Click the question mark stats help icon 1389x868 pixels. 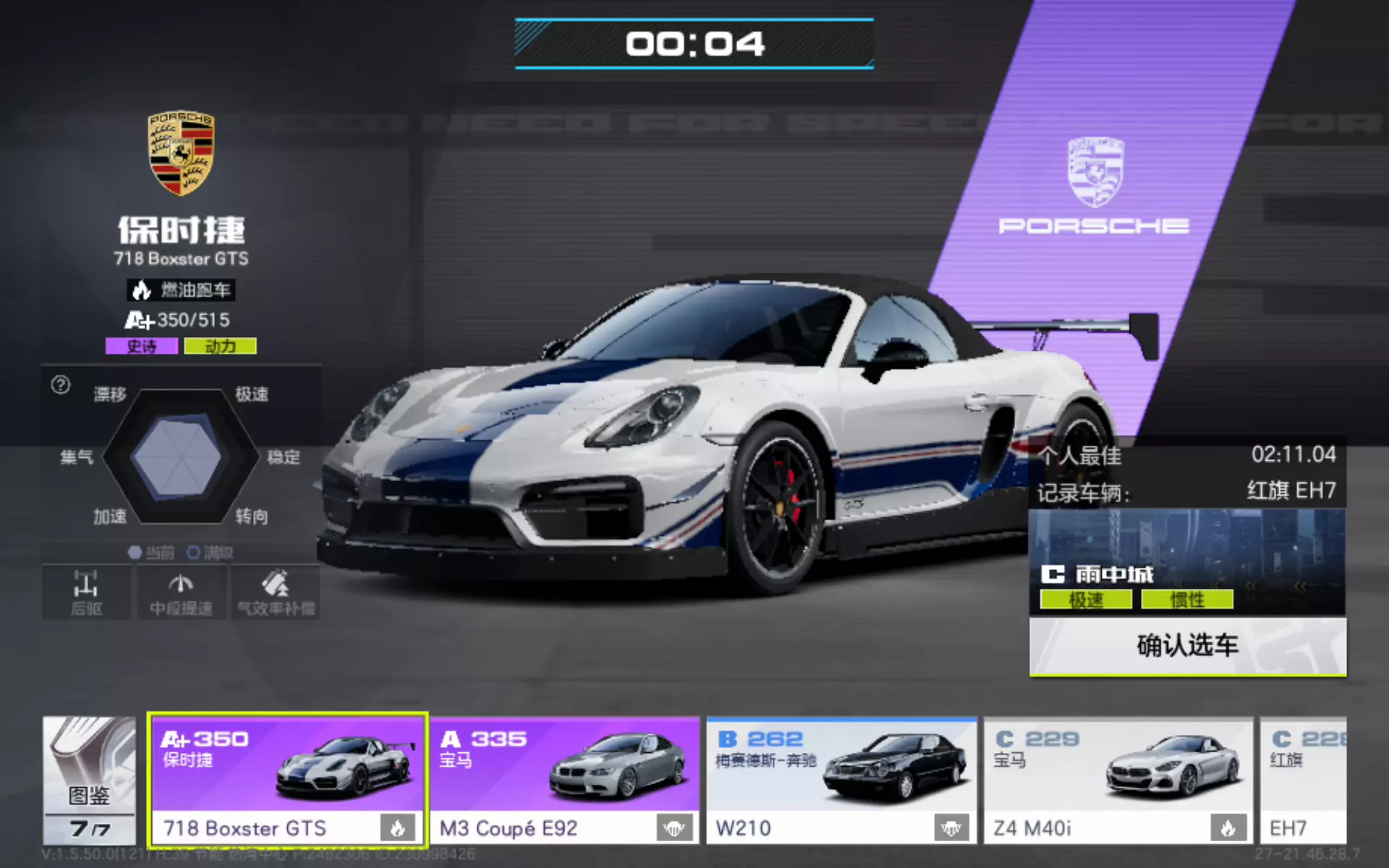click(61, 385)
